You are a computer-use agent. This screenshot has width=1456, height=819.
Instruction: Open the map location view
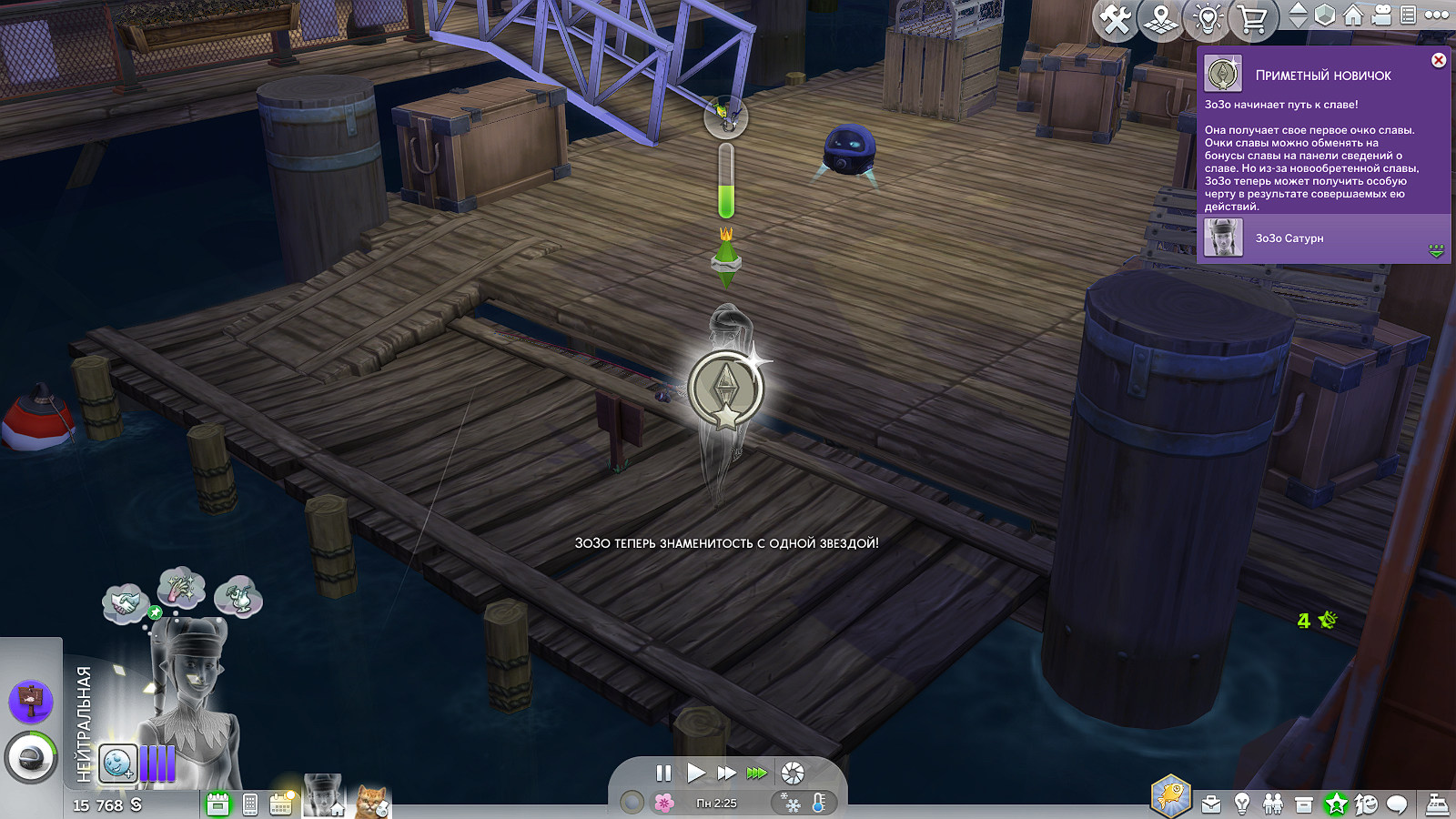pyautogui.click(x=1161, y=19)
